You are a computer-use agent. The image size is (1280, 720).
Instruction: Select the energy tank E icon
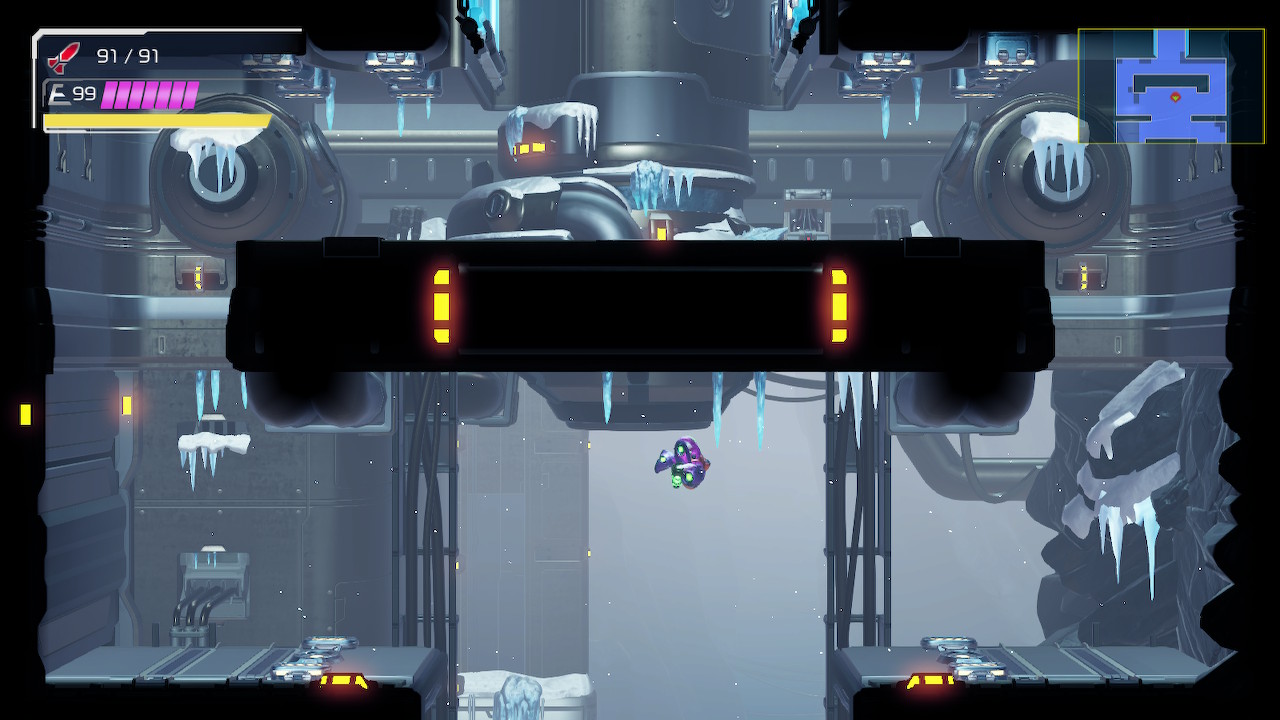[60, 93]
